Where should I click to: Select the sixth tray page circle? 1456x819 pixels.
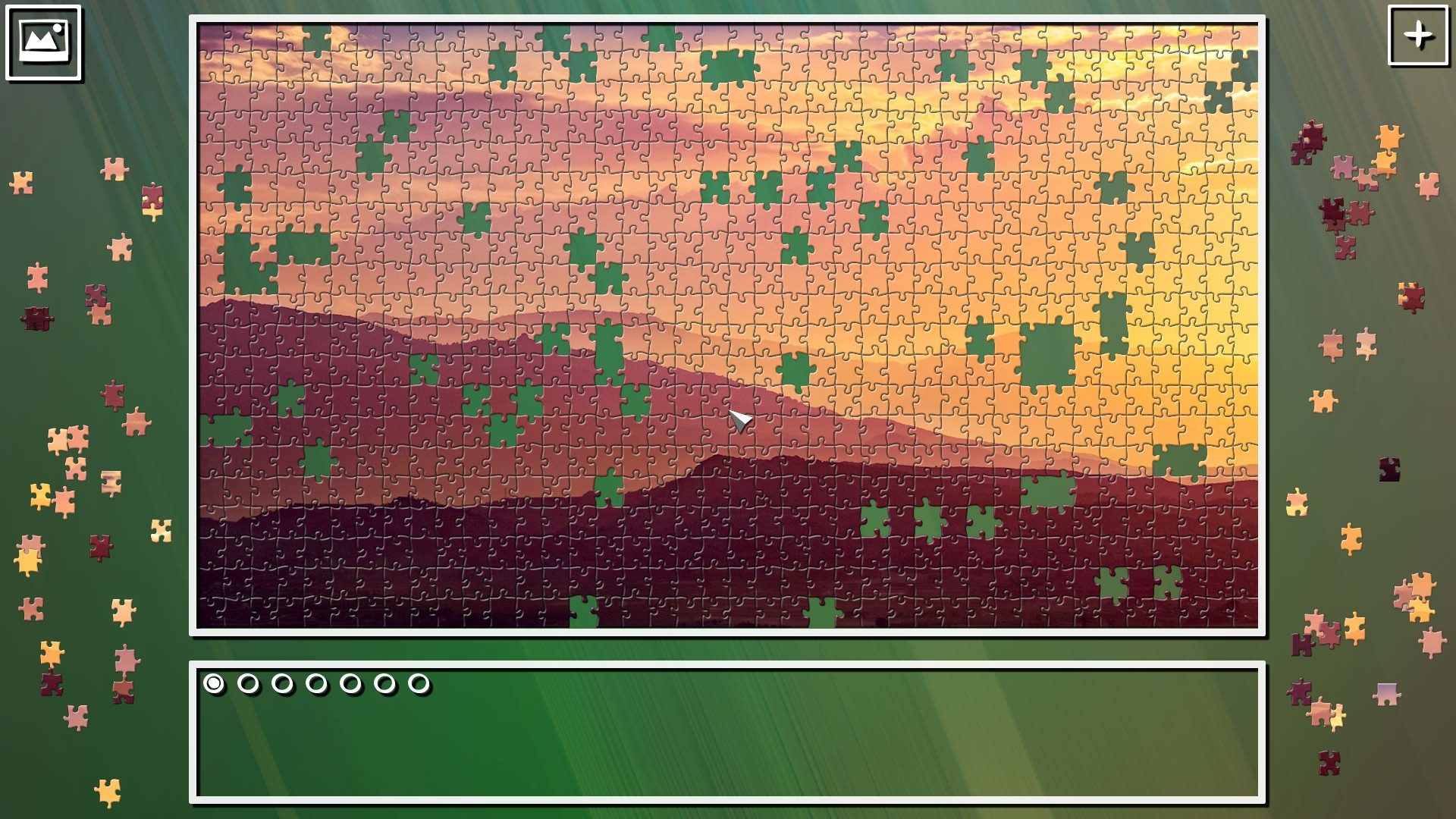click(x=384, y=684)
